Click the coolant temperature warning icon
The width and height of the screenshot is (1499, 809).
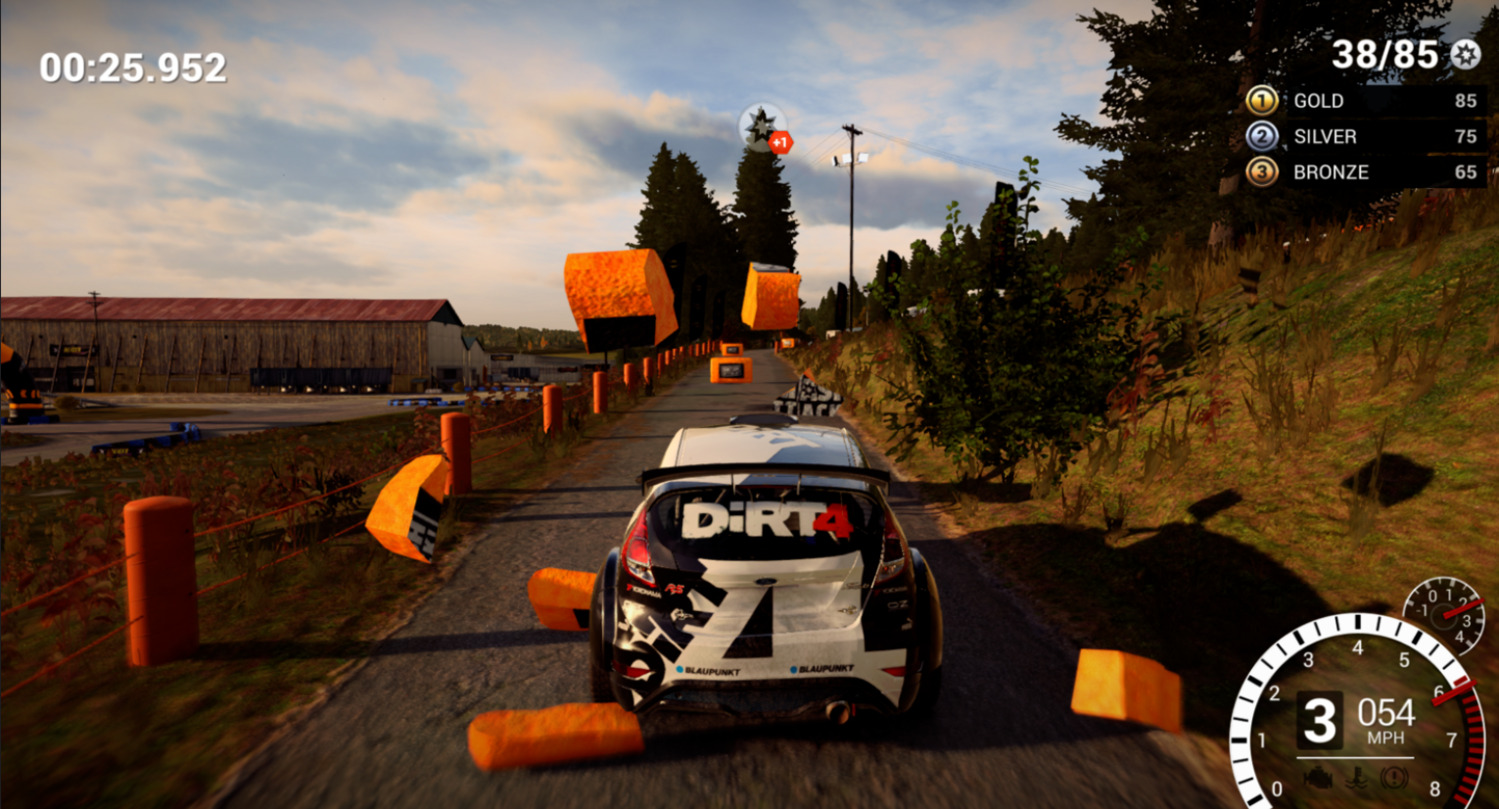pos(1356,776)
